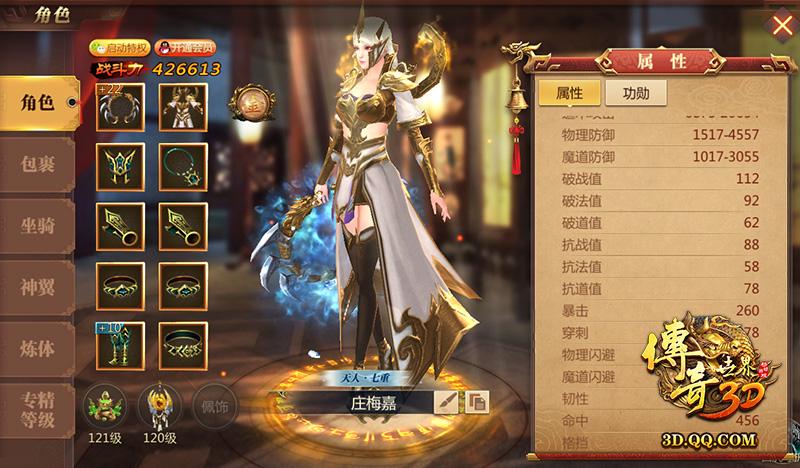This screenshot has width=800, height=468.
Task: Click the copy icon beside the name
Action: coord(479,402)
